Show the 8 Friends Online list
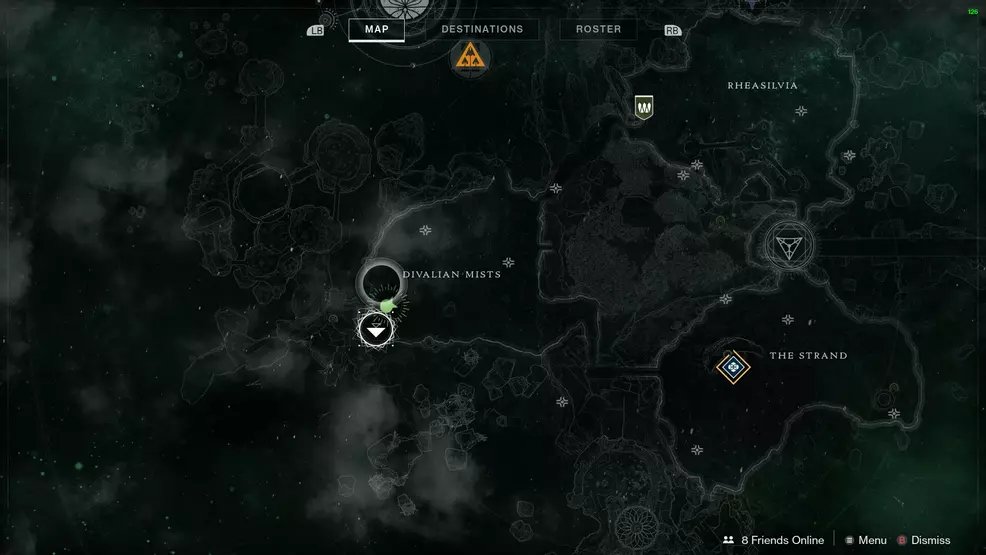This screenshot has height=555, width=986. tap(772, 540)
